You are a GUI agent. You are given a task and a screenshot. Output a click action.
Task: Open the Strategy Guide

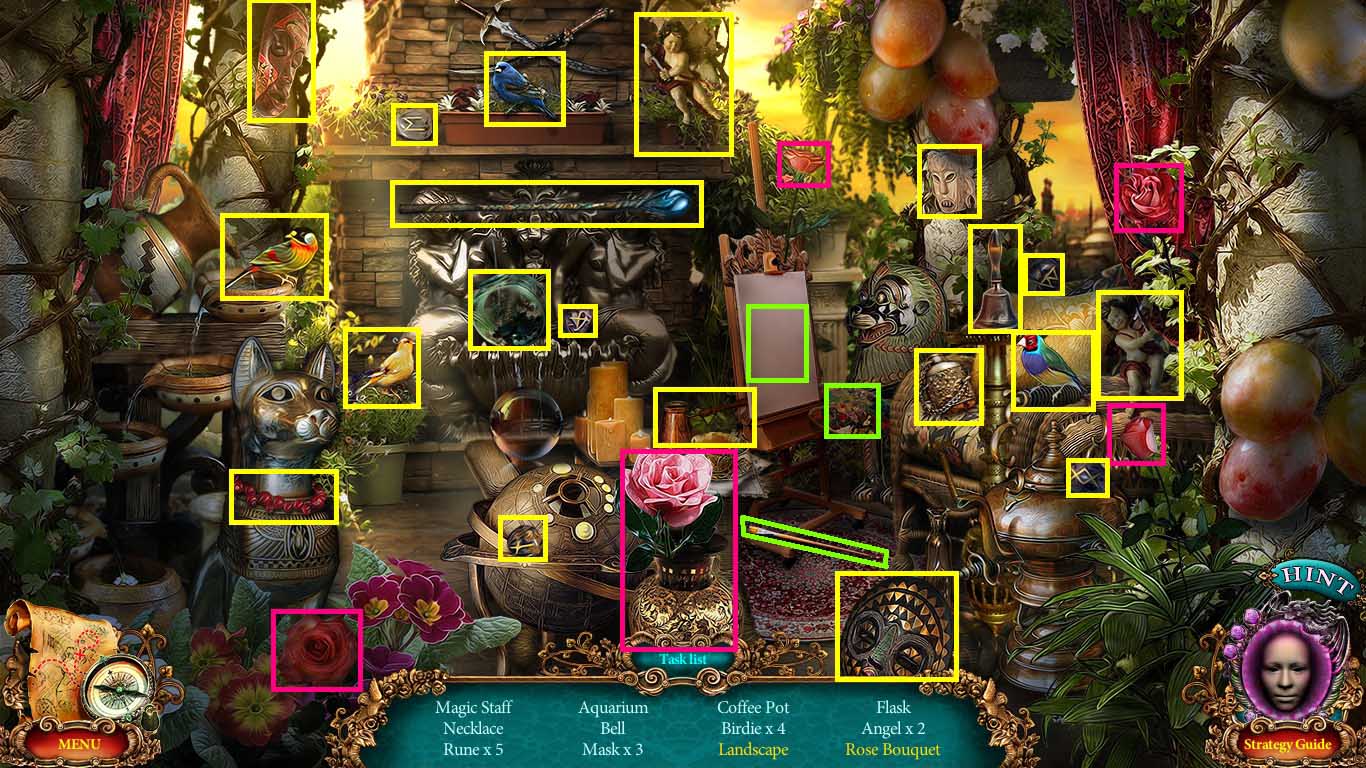(1288, 744)
